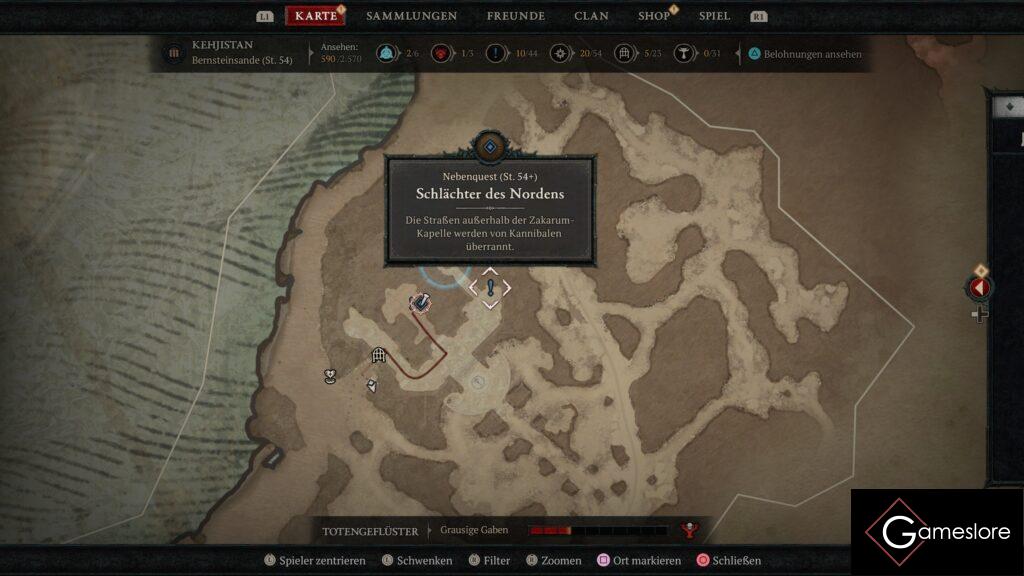1024x576 pixels.
Task: Select the blue exclamation side quest marker
Action: [x=490, y=288]
